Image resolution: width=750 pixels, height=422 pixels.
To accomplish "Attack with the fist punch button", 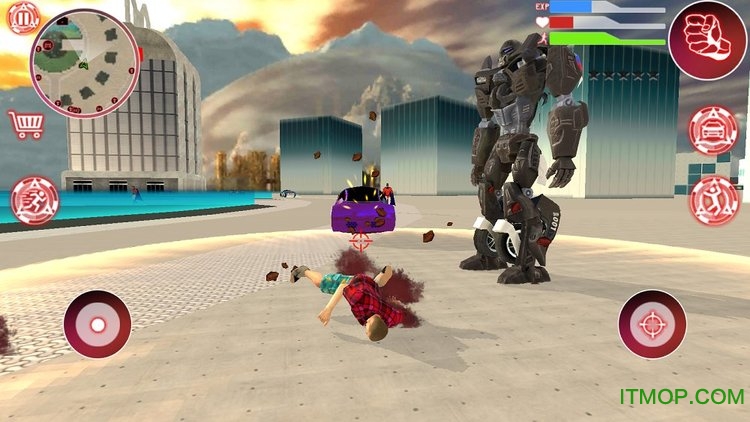I will pos(707,40).
